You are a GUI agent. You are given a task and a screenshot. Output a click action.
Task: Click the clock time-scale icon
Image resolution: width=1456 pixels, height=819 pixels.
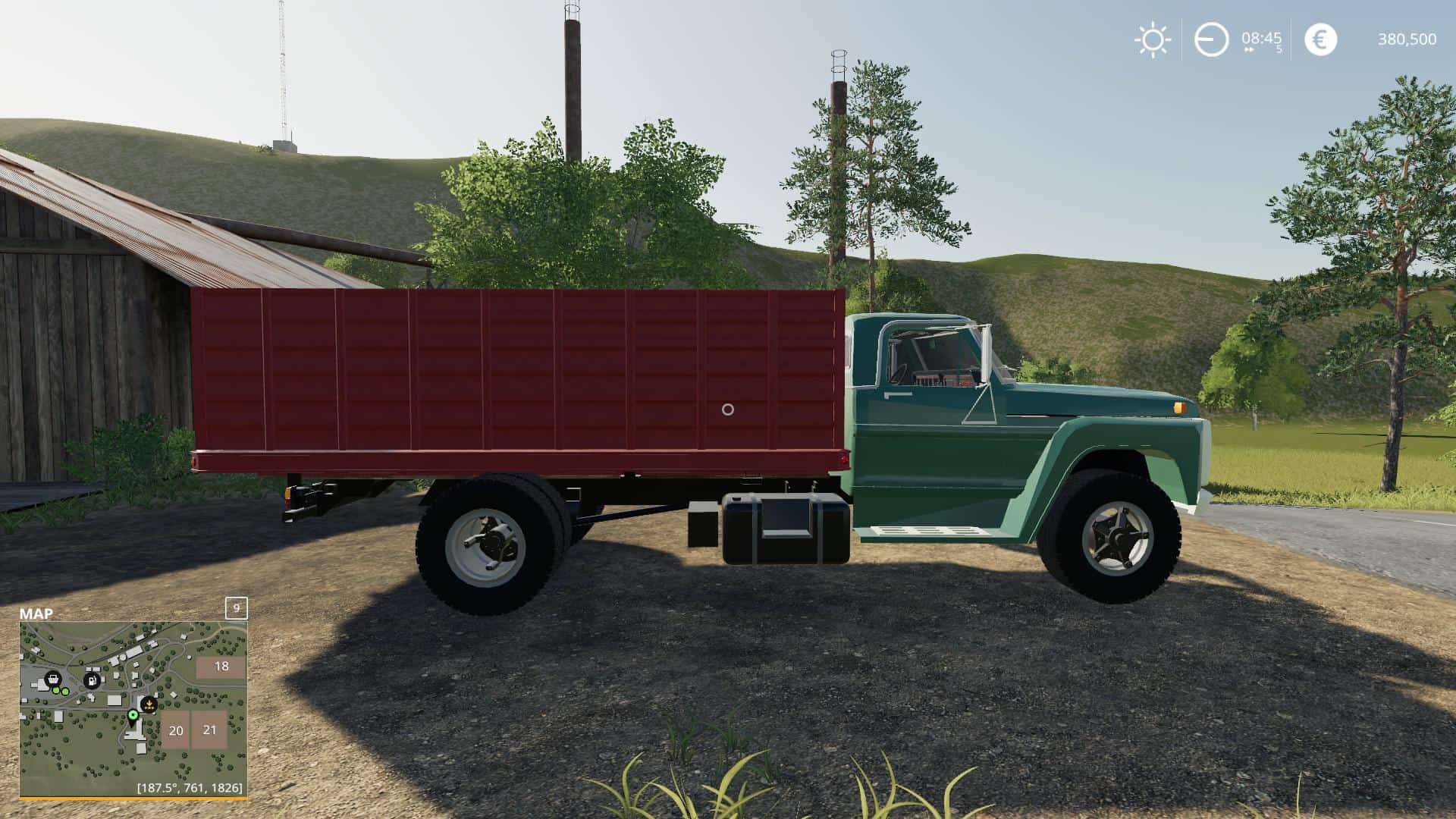[1211, 39]
